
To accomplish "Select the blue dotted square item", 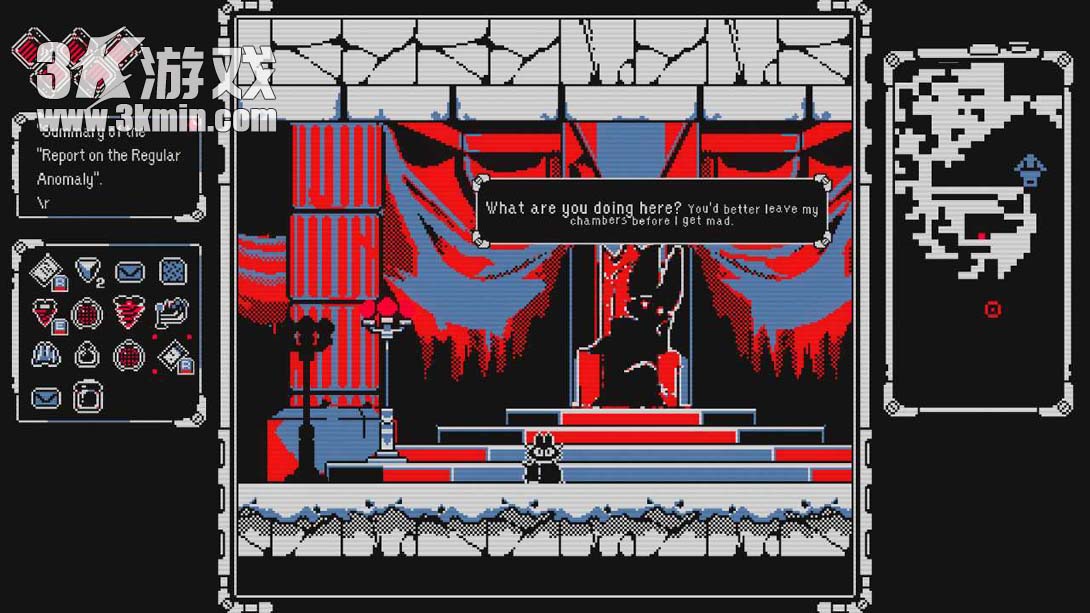I will 174,270.
